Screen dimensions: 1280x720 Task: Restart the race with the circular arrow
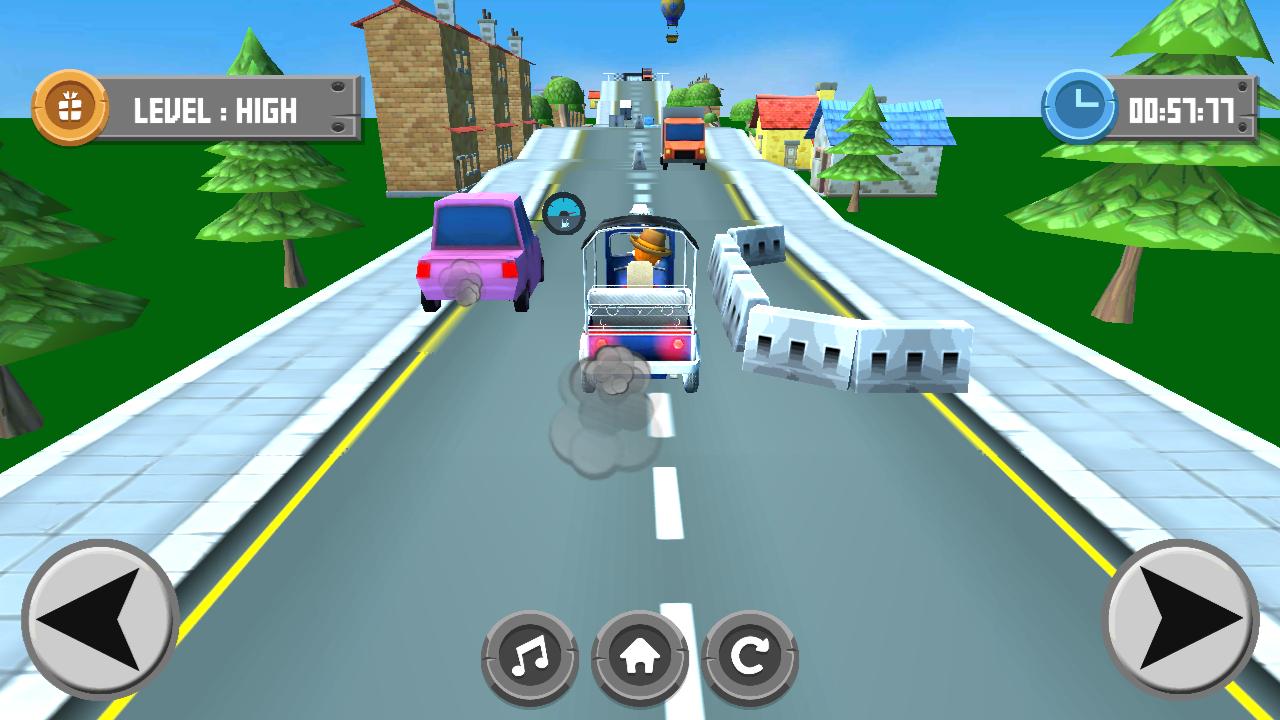tap(749, 653)
